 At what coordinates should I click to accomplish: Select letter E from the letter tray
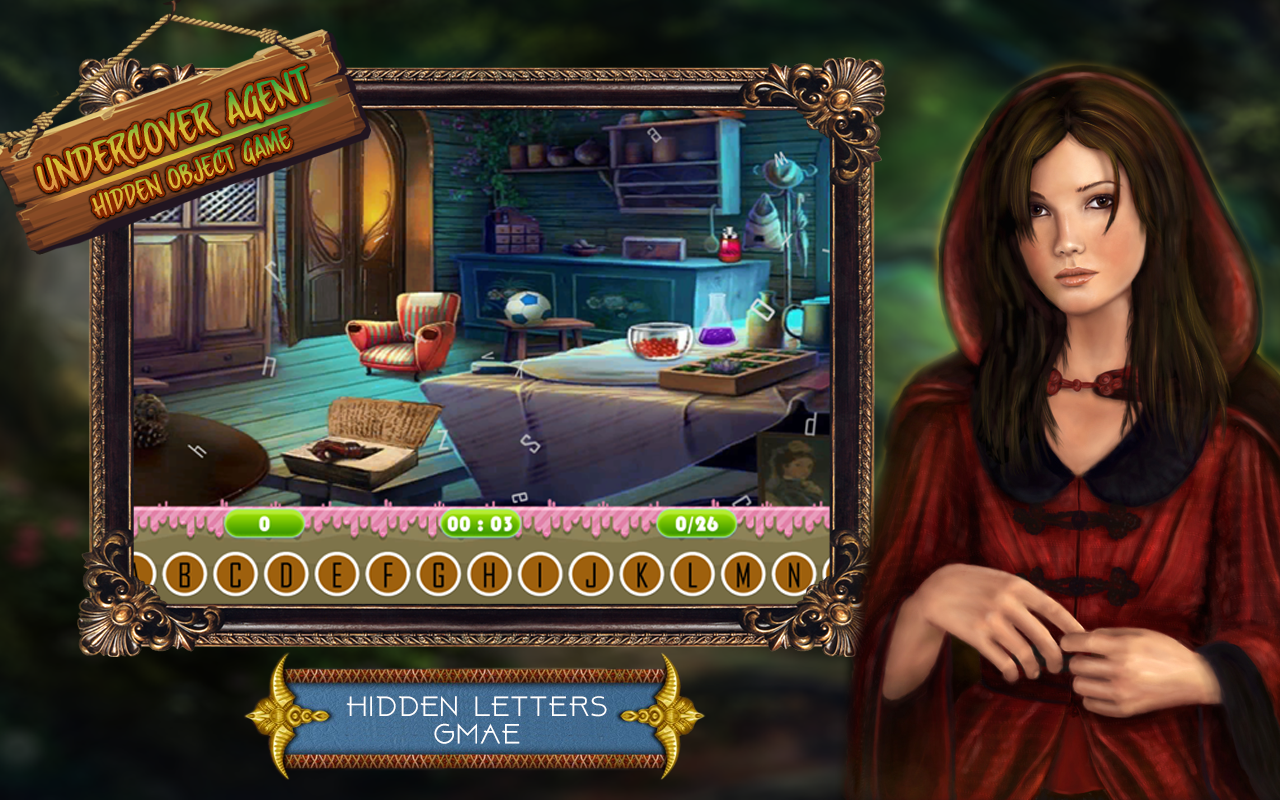coord(339,573)
